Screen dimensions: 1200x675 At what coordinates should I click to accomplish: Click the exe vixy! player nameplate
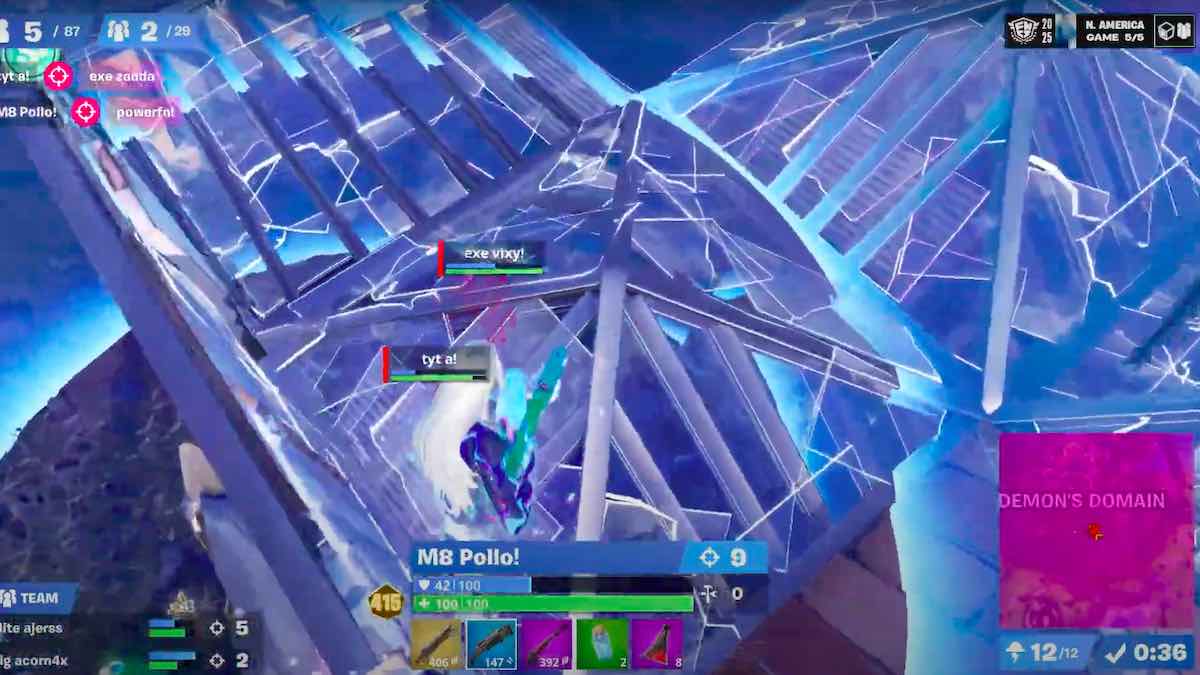[494, 255]
